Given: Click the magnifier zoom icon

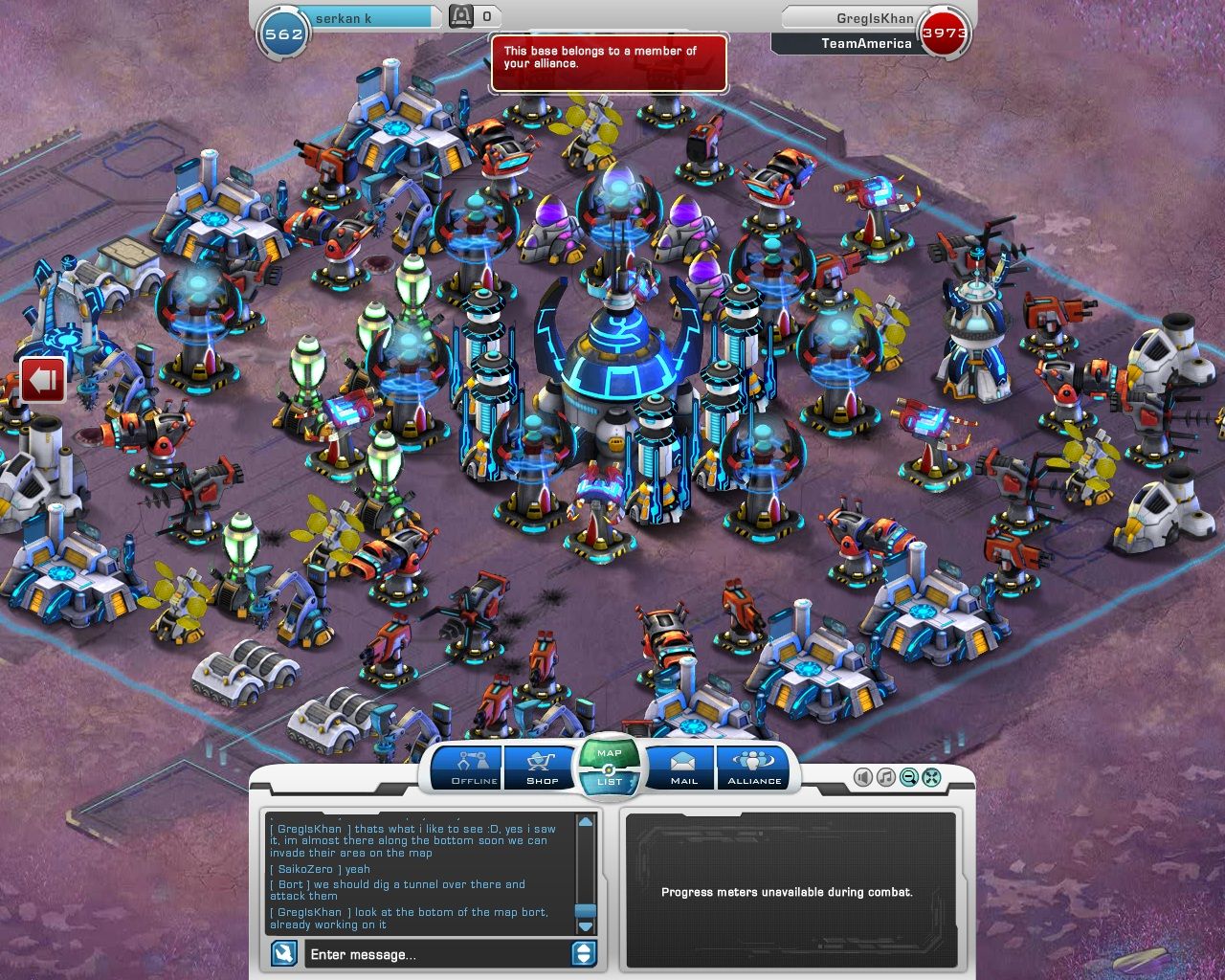Looking at the screenshot, I should 906,776.
